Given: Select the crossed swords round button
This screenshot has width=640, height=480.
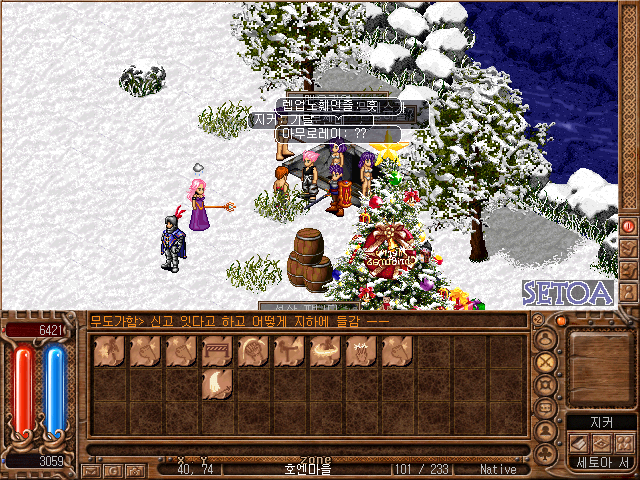Looking at the screenshot, I should [x=546, y=361].
